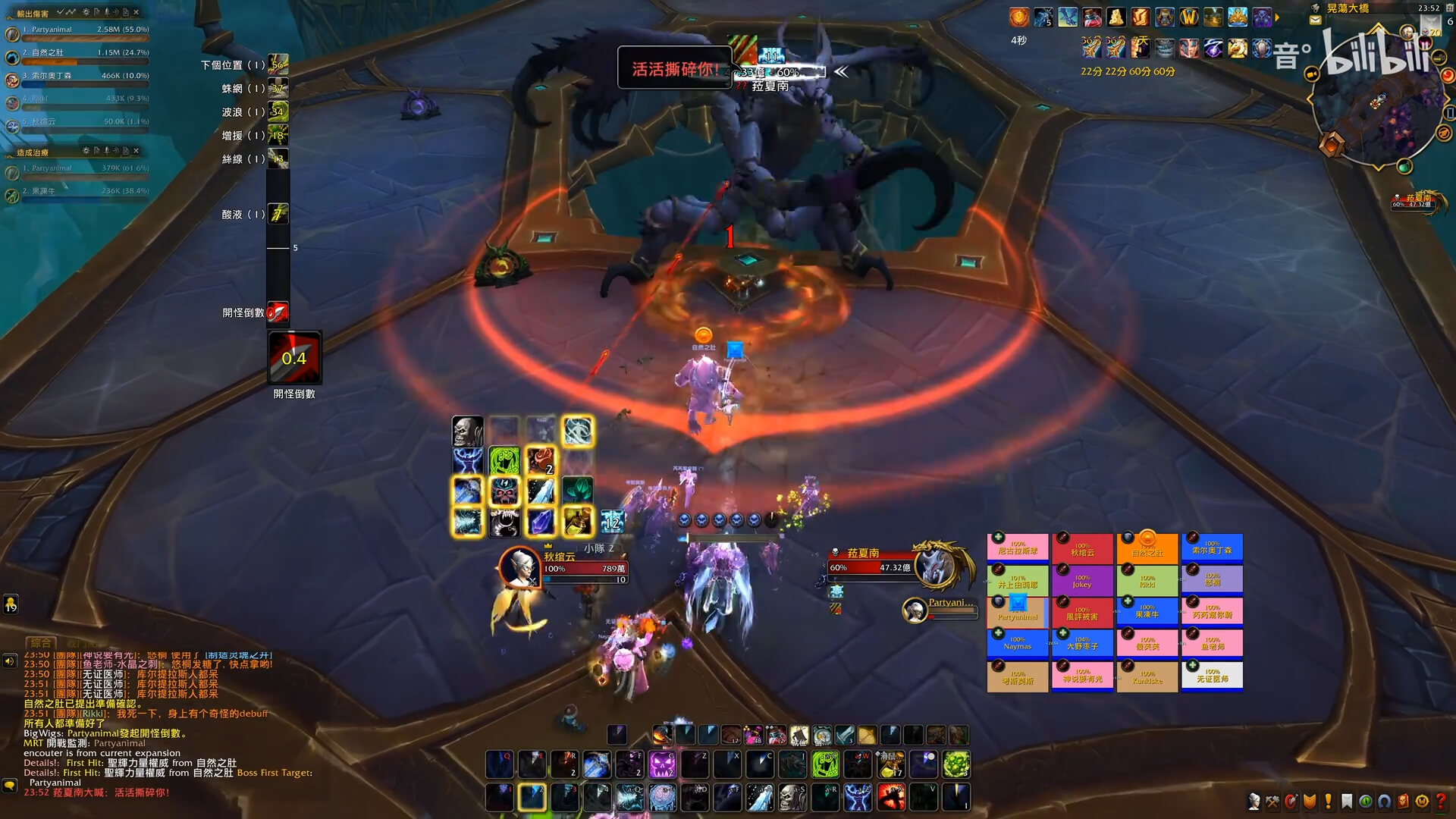1456x819 pixels.
Task: Open the mail envelope icon near minimap
Action: click(1315, 20)
